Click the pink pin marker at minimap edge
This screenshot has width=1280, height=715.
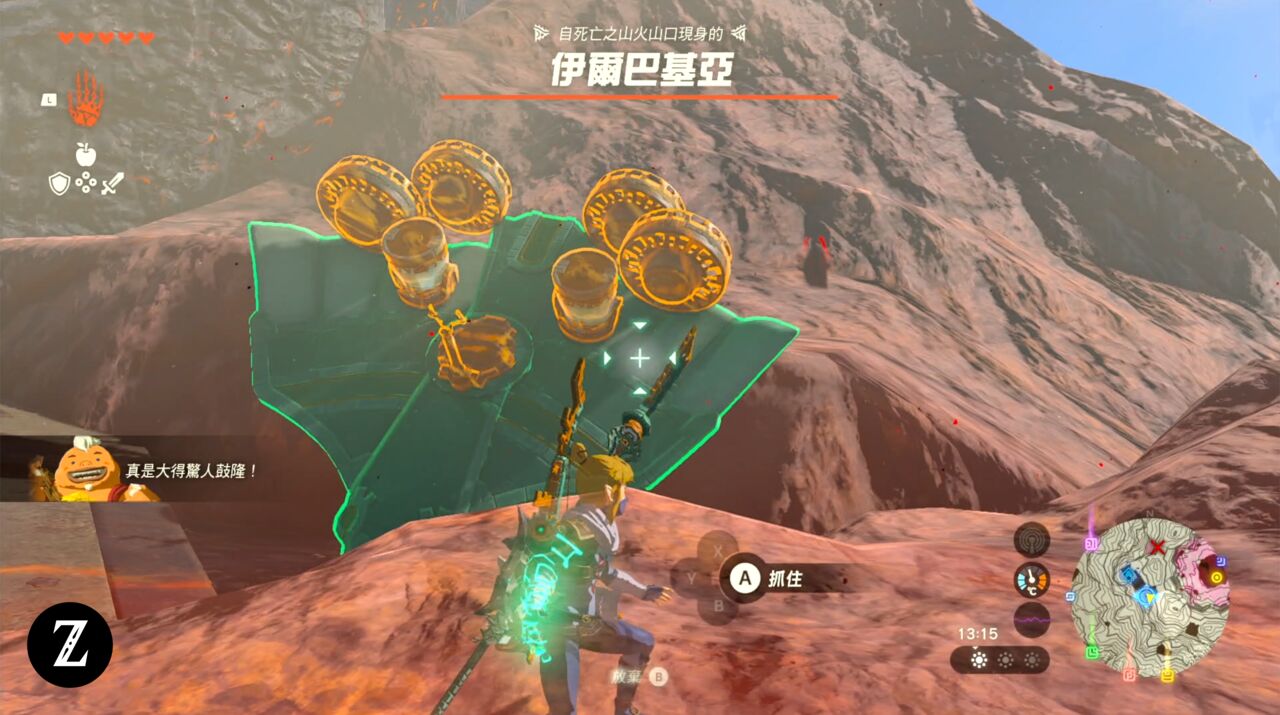pyautogui.click(x=1092, y=543)
